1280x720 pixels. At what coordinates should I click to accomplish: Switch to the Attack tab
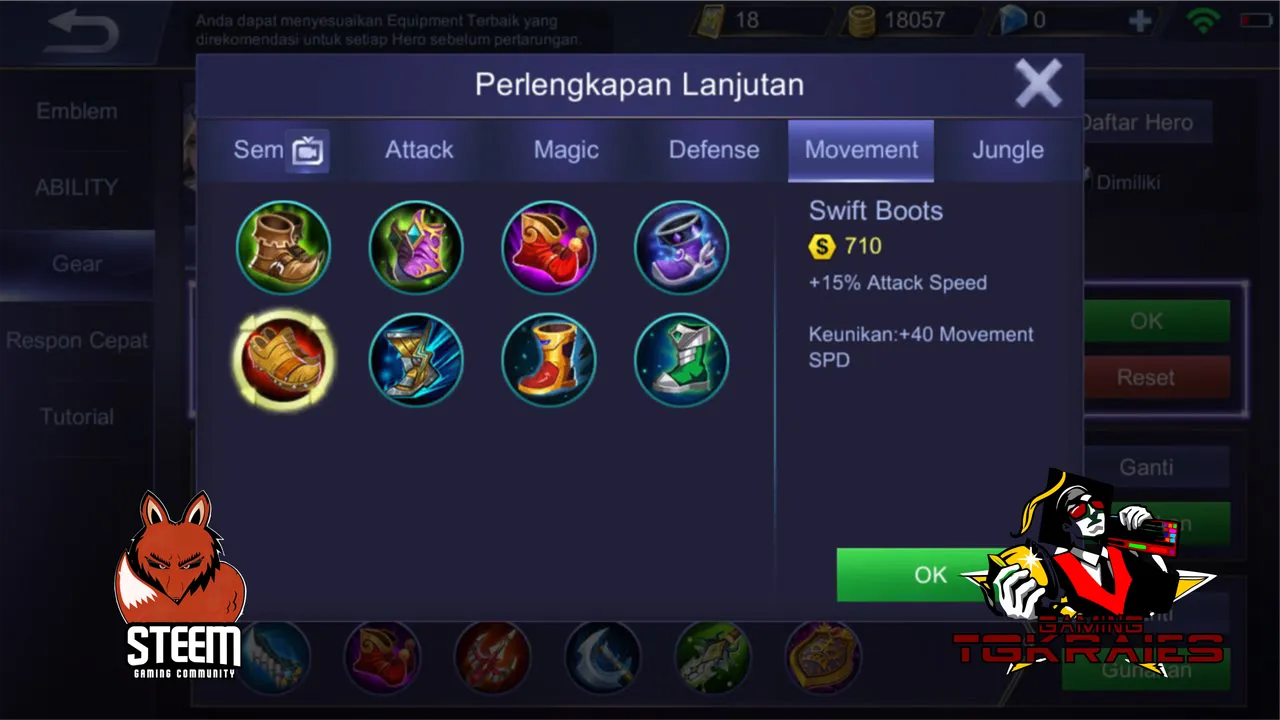point(419,150)
